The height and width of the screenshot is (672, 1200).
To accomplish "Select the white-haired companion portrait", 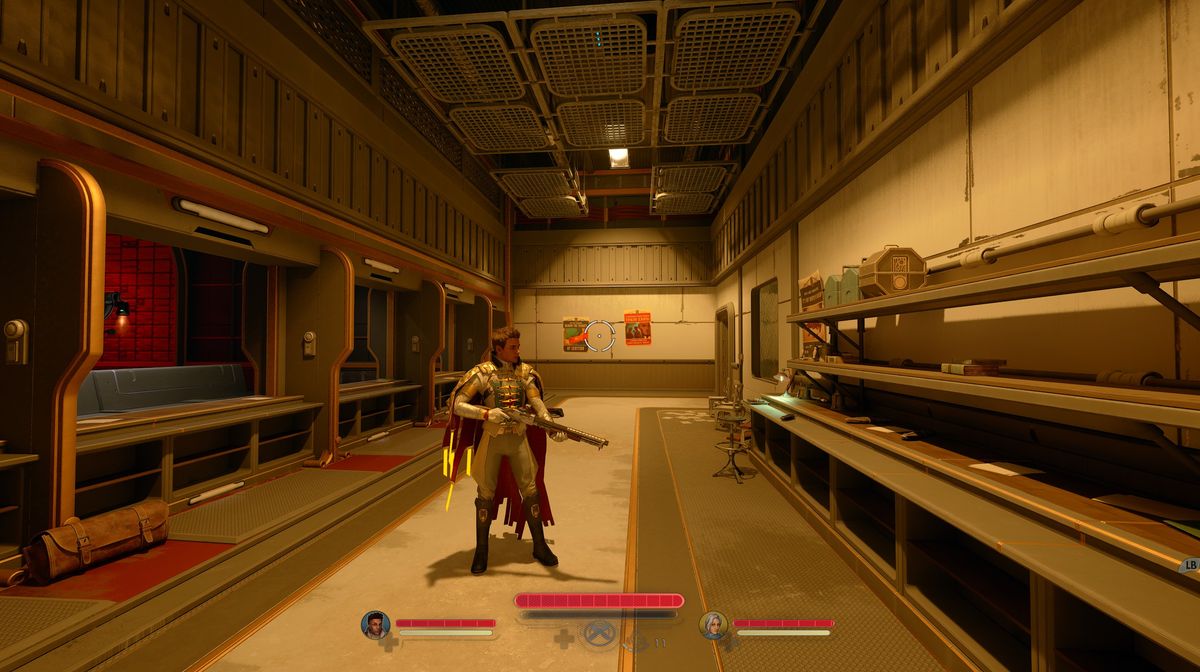I will [713, 625].
